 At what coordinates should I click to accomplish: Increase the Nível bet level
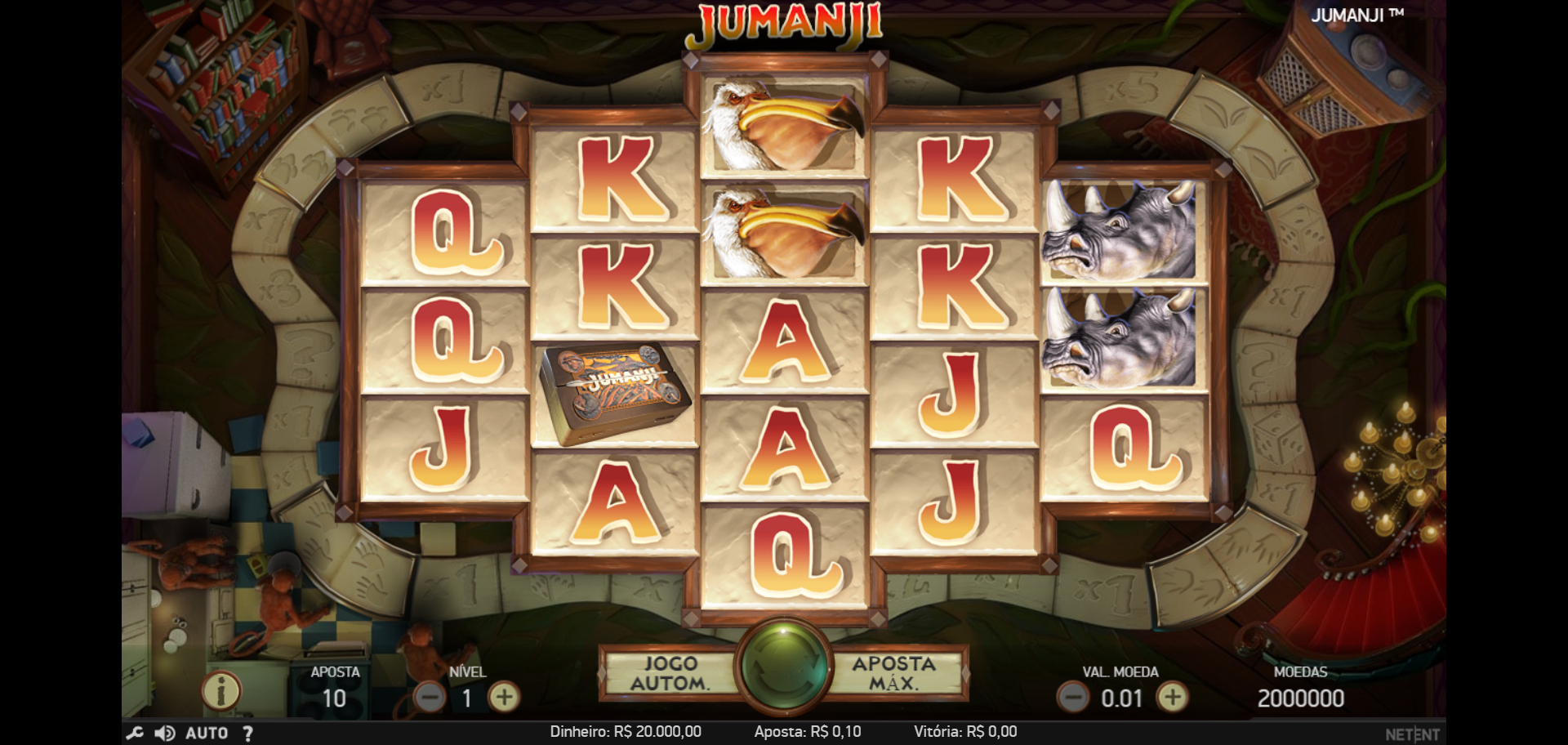point(504,698)
